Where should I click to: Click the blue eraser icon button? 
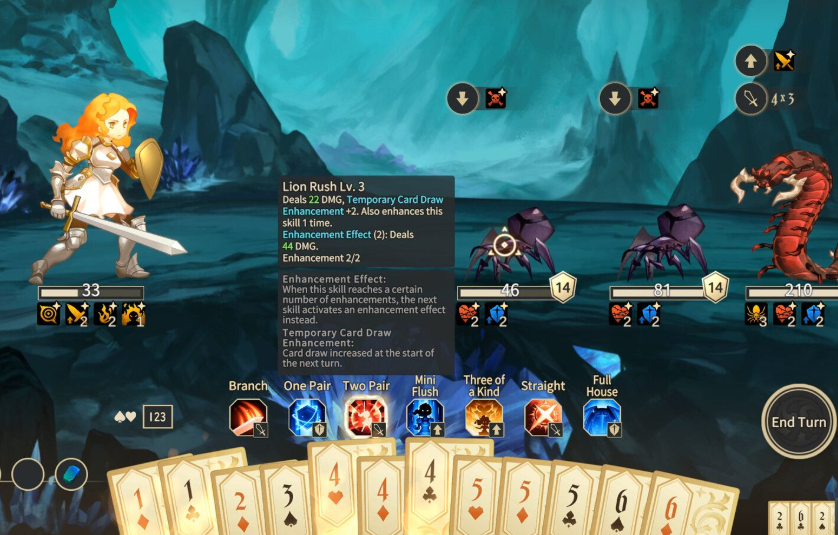point(71,473)
